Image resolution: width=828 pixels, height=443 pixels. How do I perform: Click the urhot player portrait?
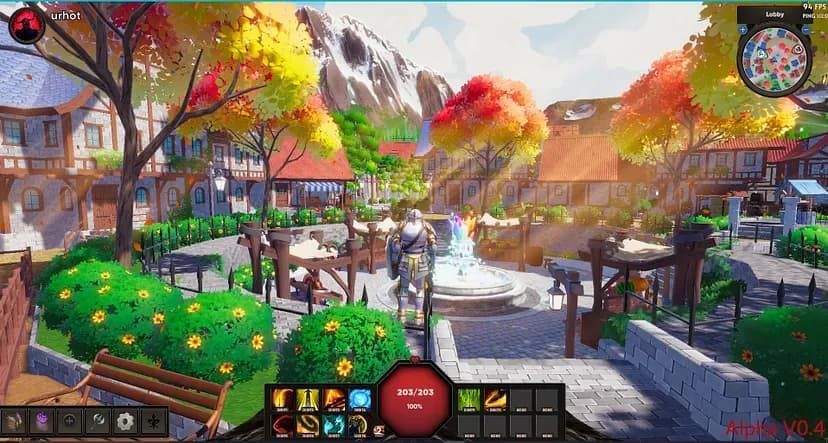click(x=27, y=25)
